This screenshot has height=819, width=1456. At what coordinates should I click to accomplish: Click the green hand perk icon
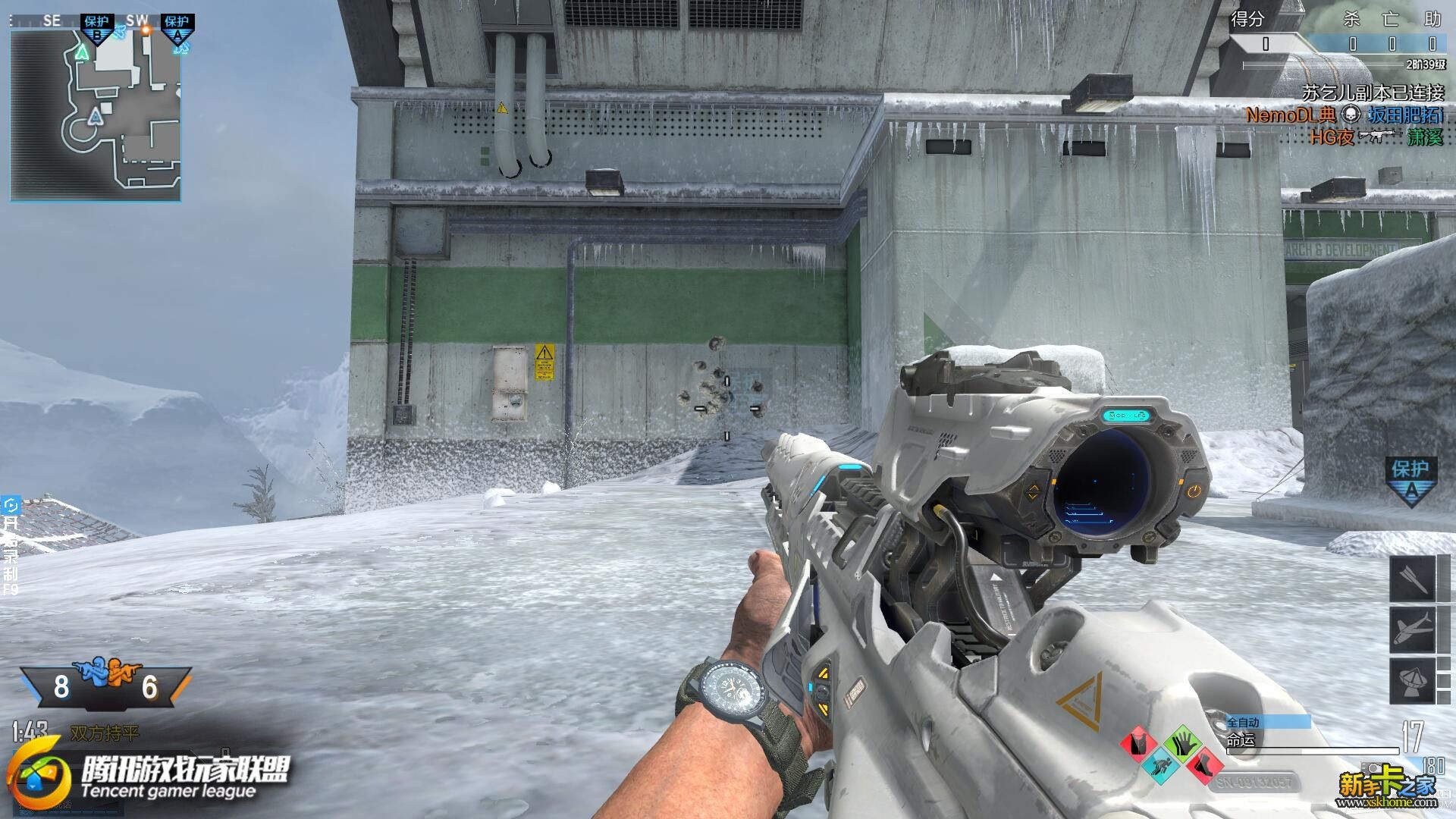[x=1181, y=744]
